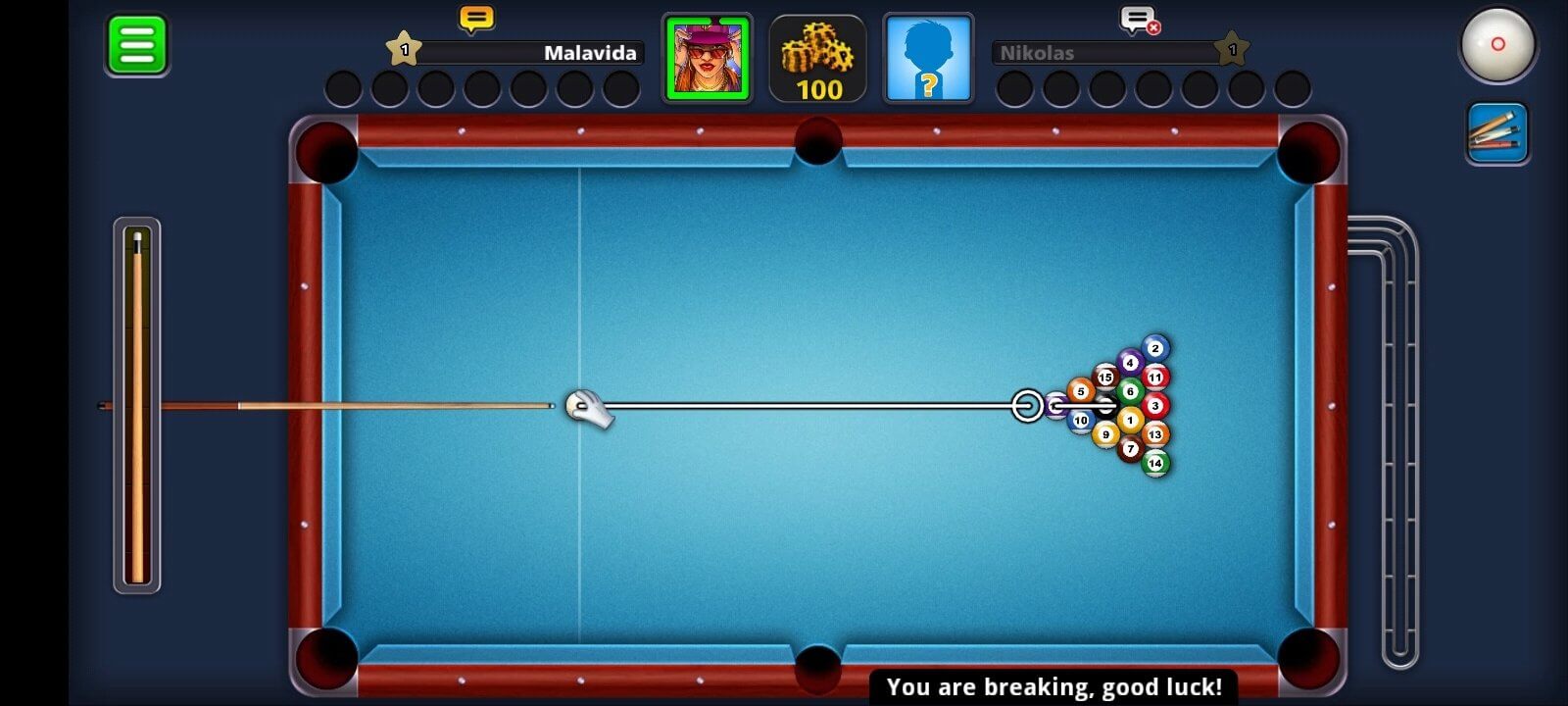Click the first empty ball slot under Malavida
The height and width of the screenshot is (706, 1568).
pyautogui.click(x=344, y=87)
